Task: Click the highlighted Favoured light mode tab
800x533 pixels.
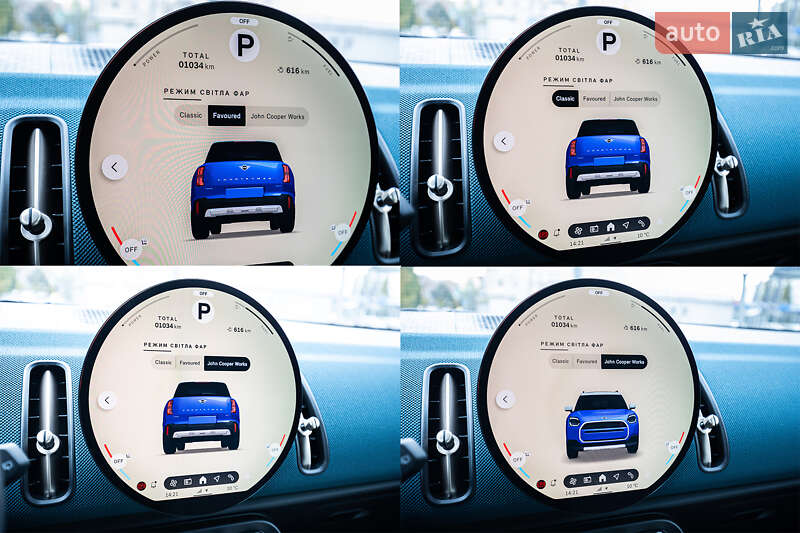Action: [227, 116]
